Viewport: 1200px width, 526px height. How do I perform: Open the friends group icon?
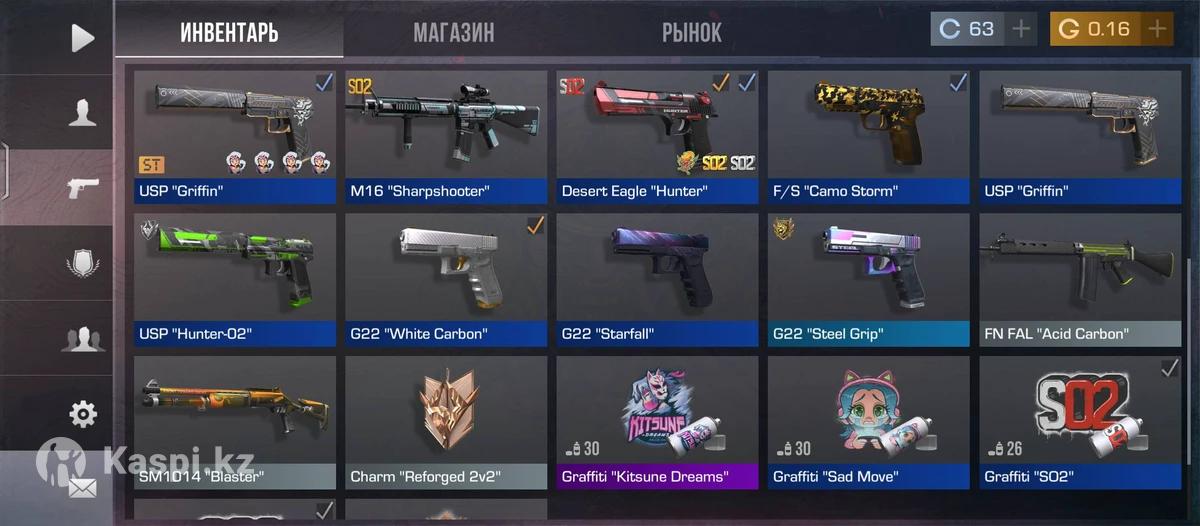82,339
